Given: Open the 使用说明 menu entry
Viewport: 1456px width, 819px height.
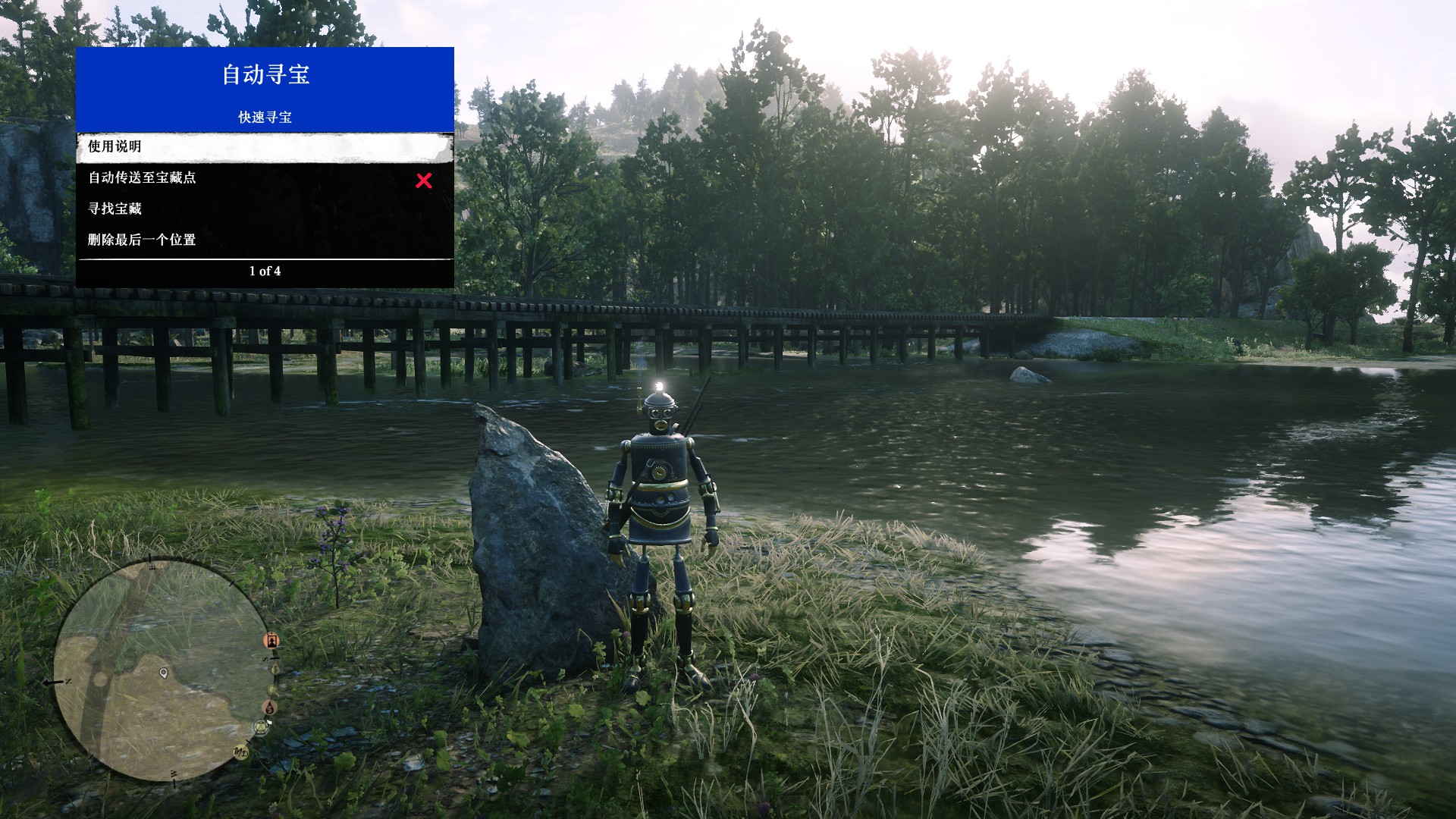Looking at the screenshot, I should [265, 147].
